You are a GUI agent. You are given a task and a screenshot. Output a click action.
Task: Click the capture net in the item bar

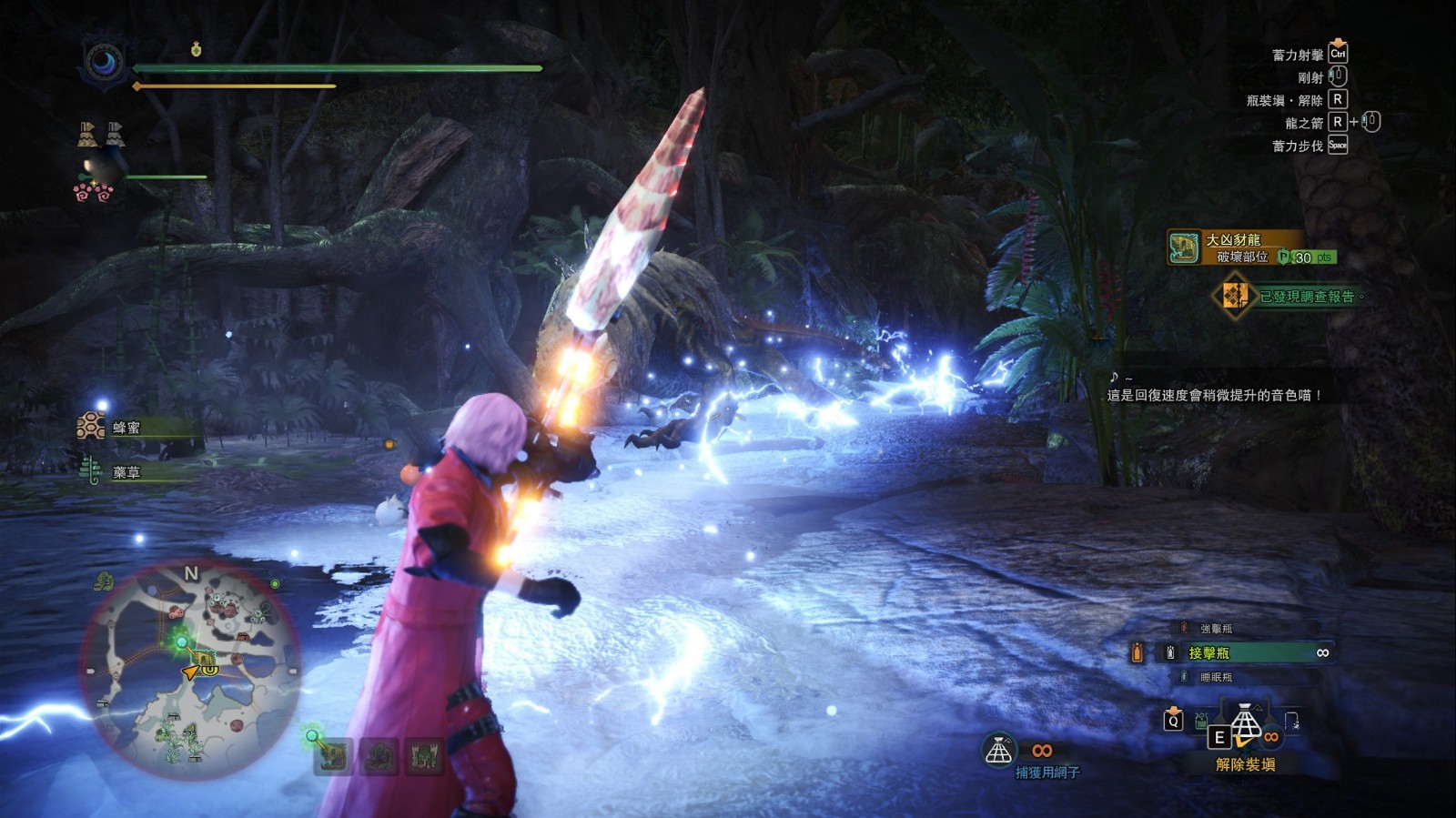(1246, 725)
